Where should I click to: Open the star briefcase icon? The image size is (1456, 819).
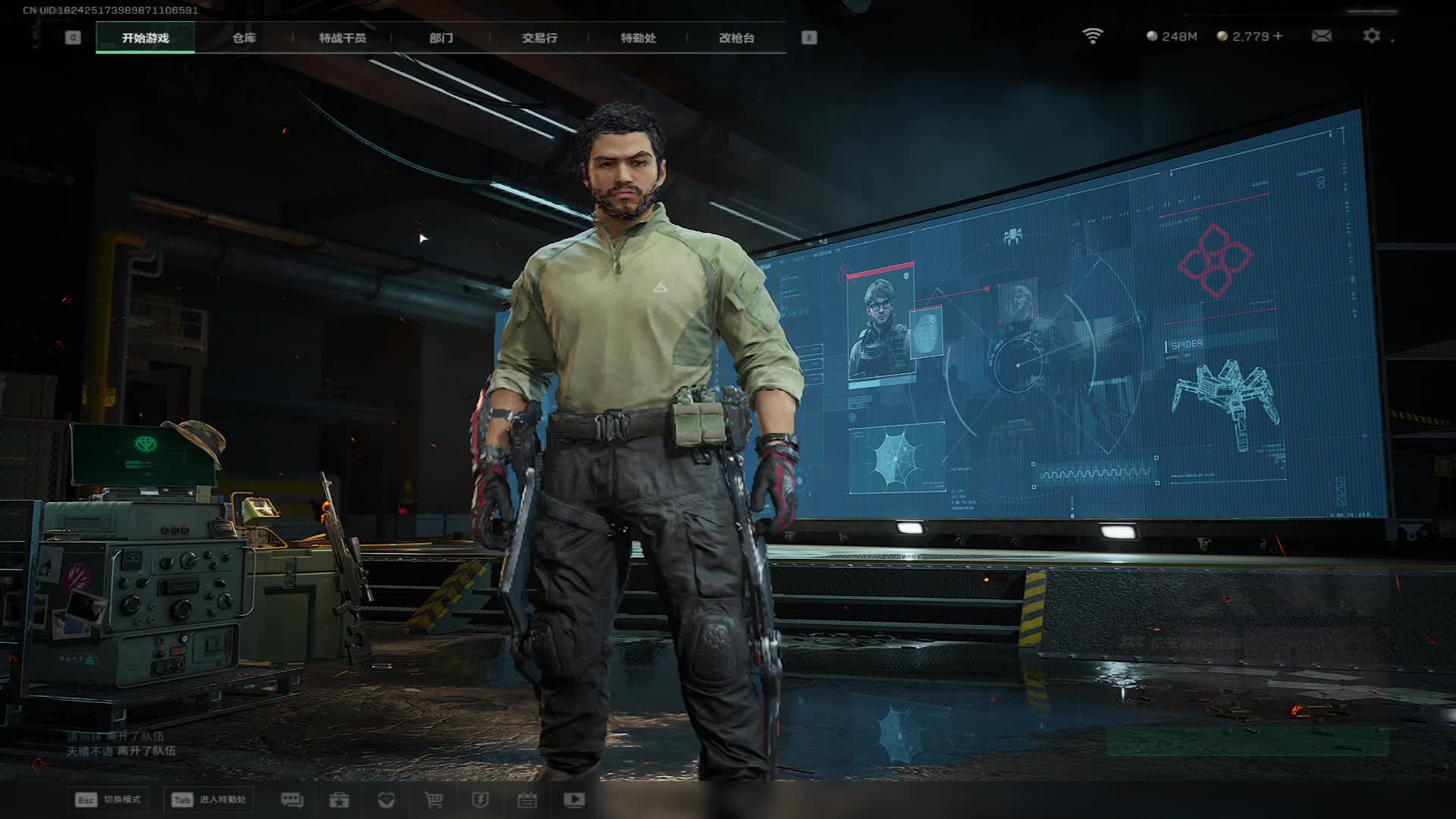pos(339,800)
